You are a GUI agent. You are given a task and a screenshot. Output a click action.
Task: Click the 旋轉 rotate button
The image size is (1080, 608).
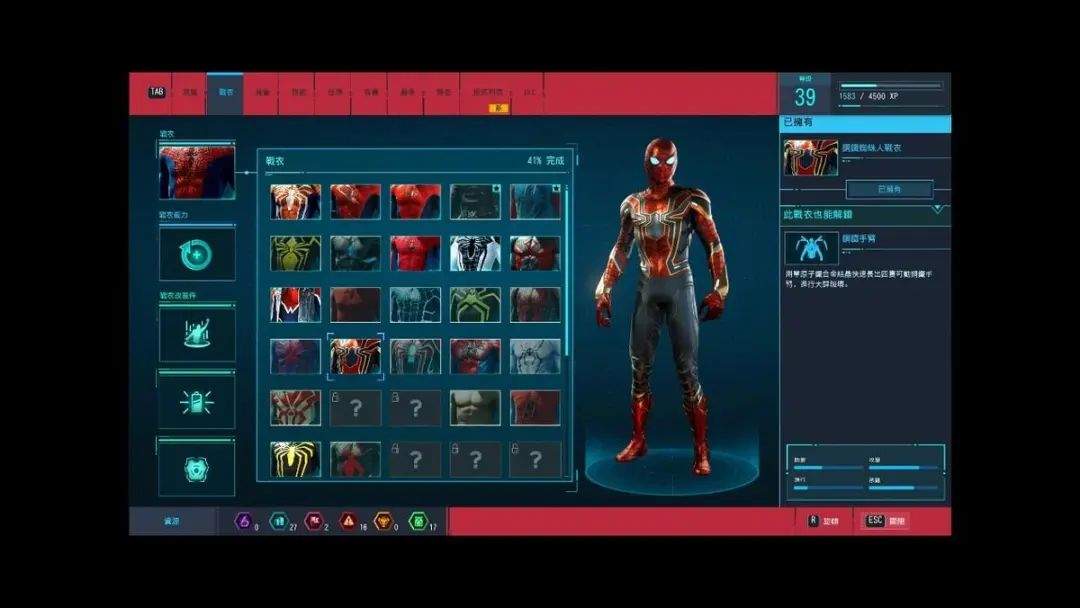coord(823,521)
